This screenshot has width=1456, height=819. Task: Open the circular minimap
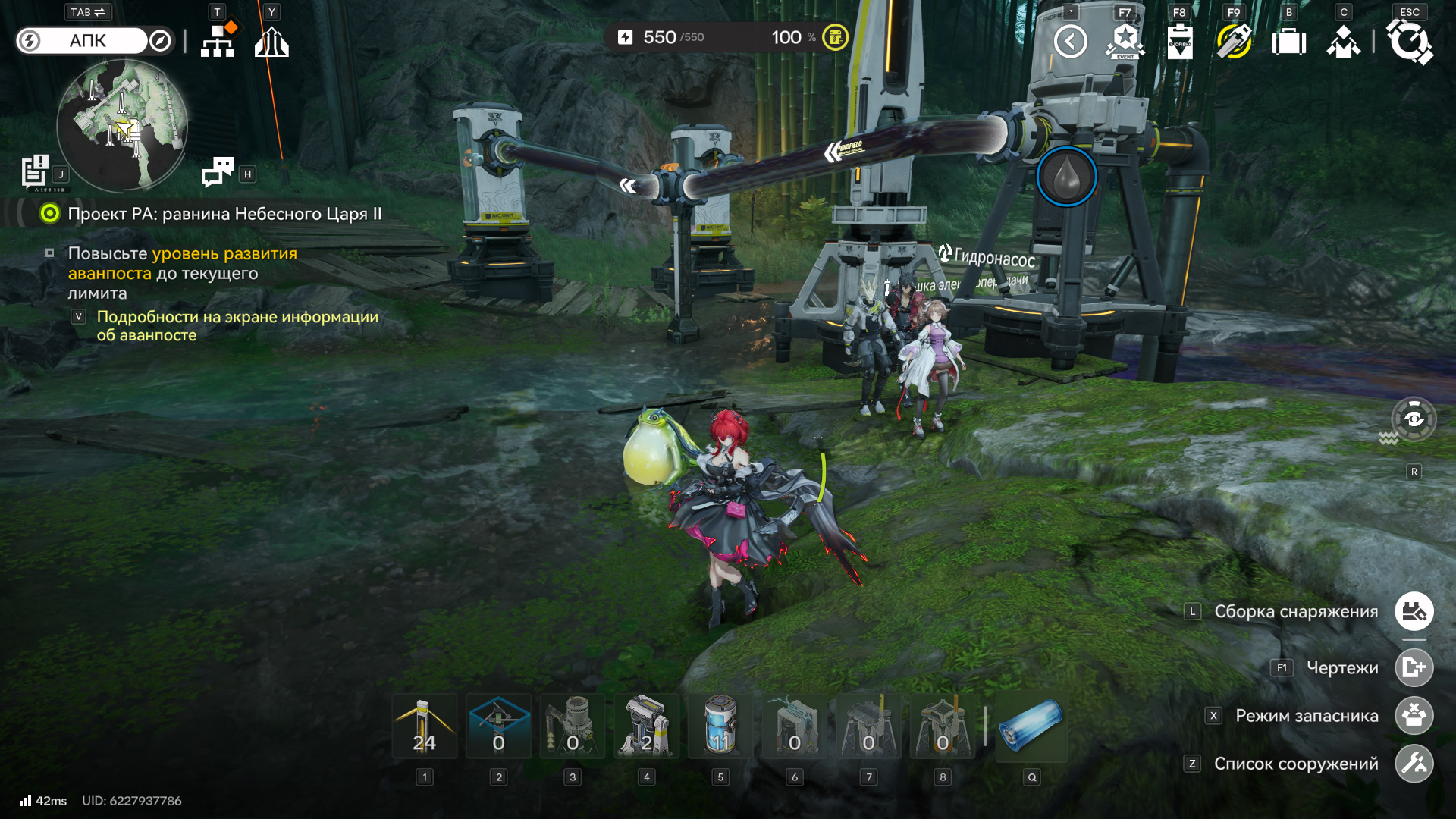point(122,126)
